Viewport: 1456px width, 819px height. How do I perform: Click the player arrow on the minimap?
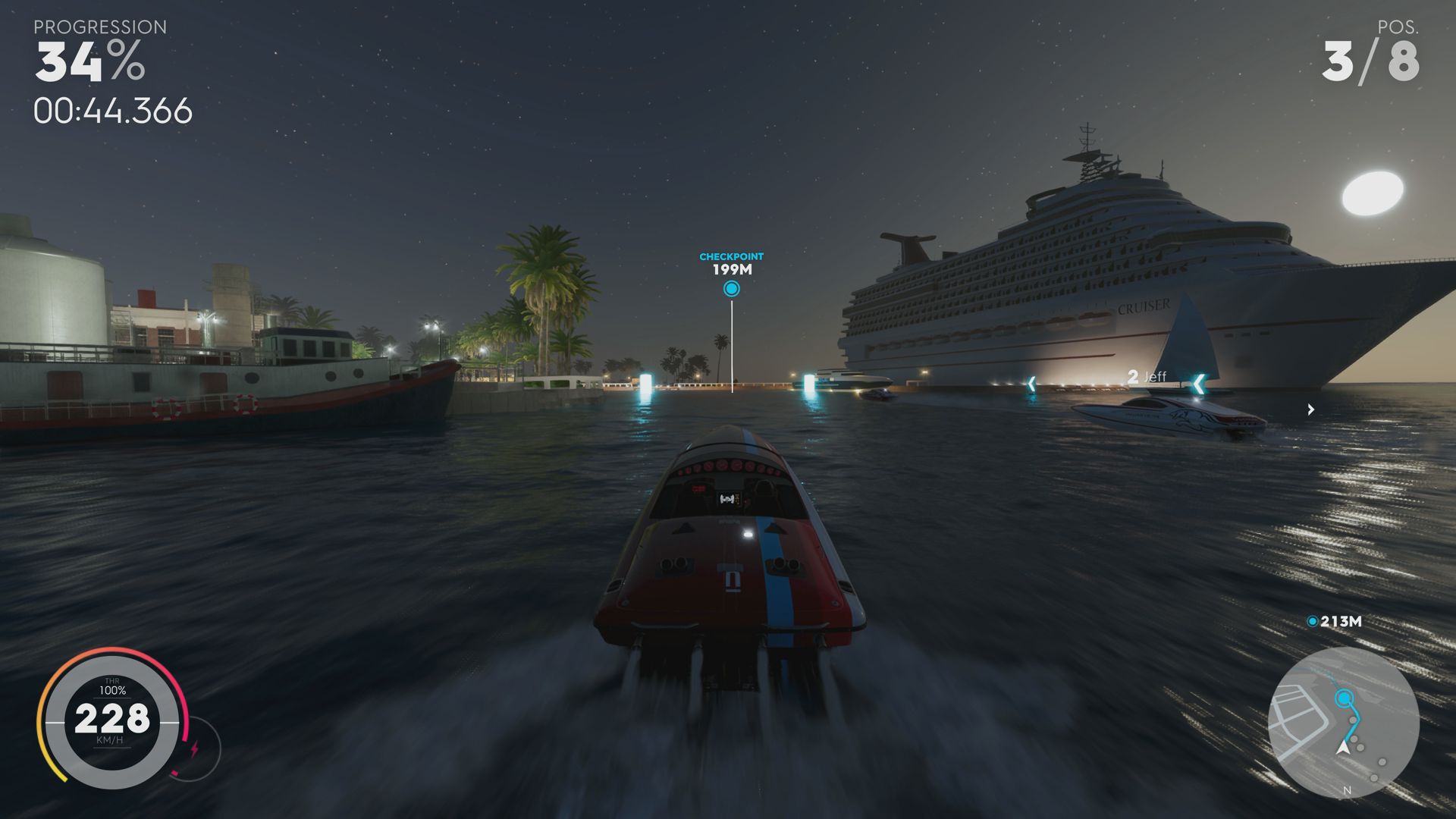[1342, 748]
